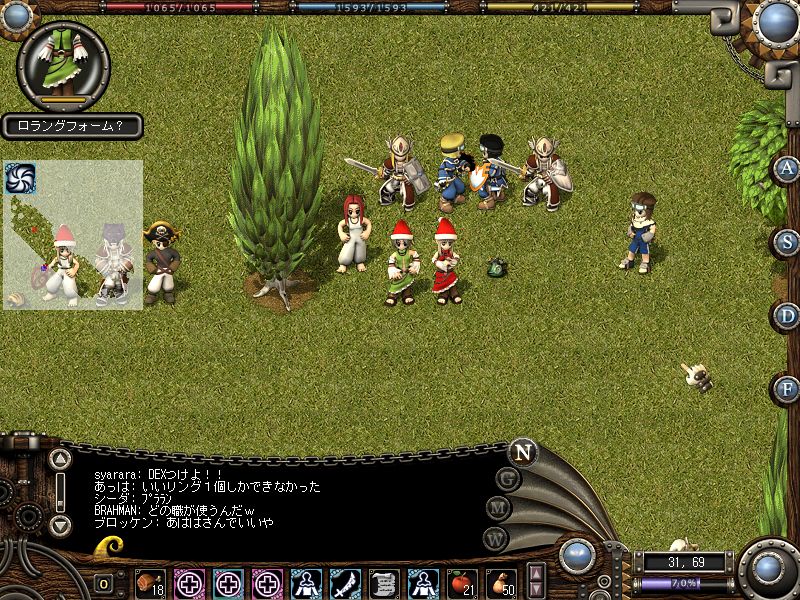Viewport: 800px width, 600px height.
Task: Click the hotbar page down arrow
Action: tap(537, 589)
